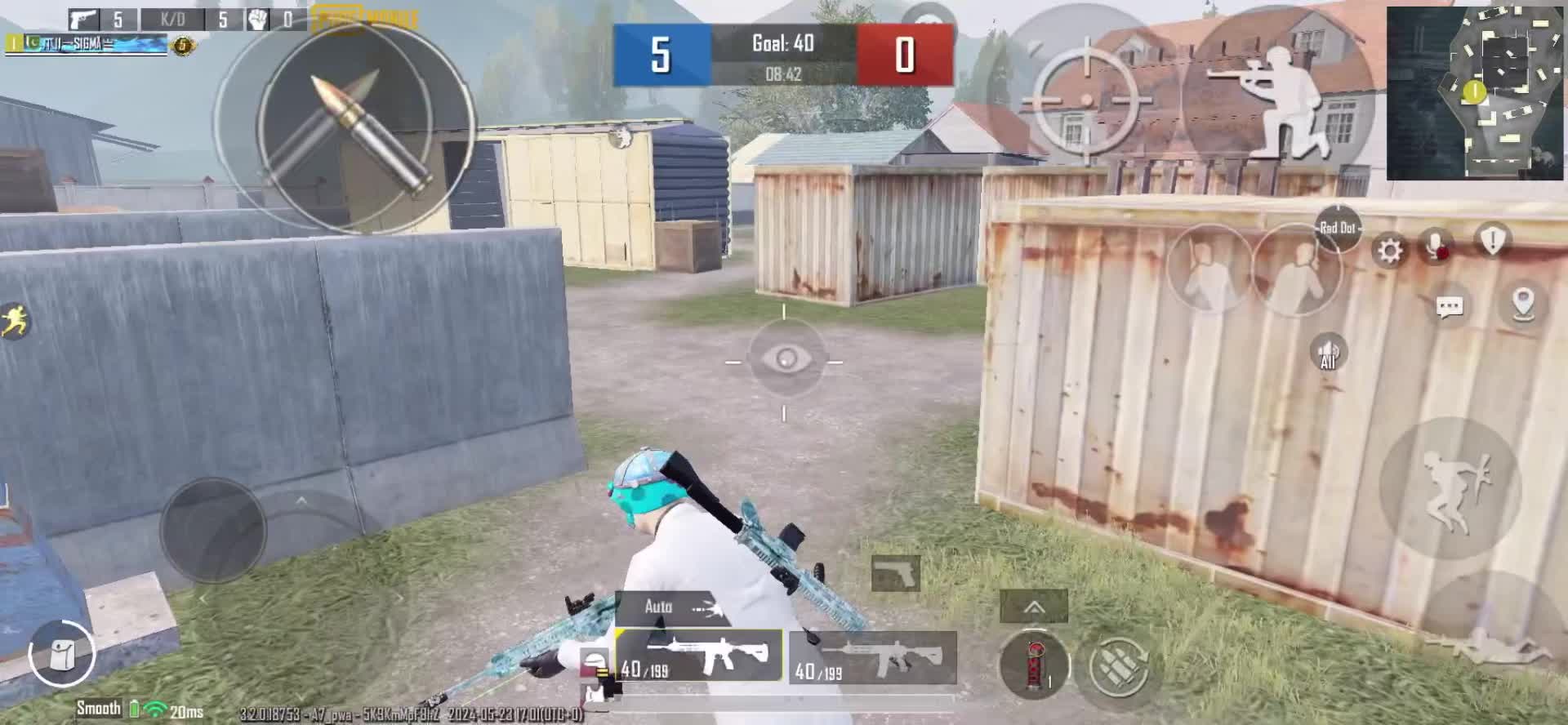Screen dimensions: 1568x725
Task: Open the quick chat speech bubble
Action: pyautogui.click(x=1450, y=307)
